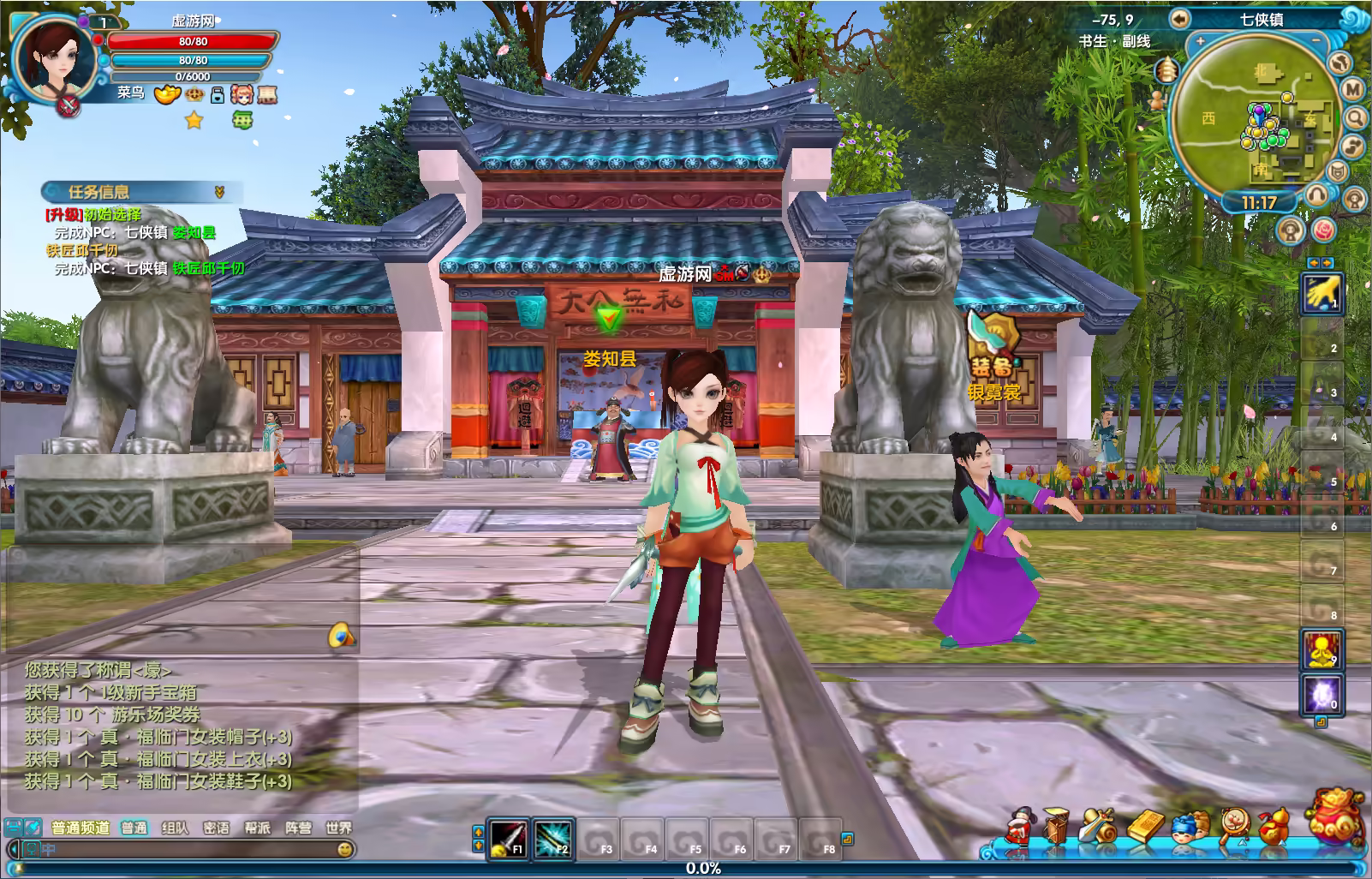
Task: Track the 铁匠邱千仞 quest NPC link
Action: pyautogui.click(x=208, y=268)
